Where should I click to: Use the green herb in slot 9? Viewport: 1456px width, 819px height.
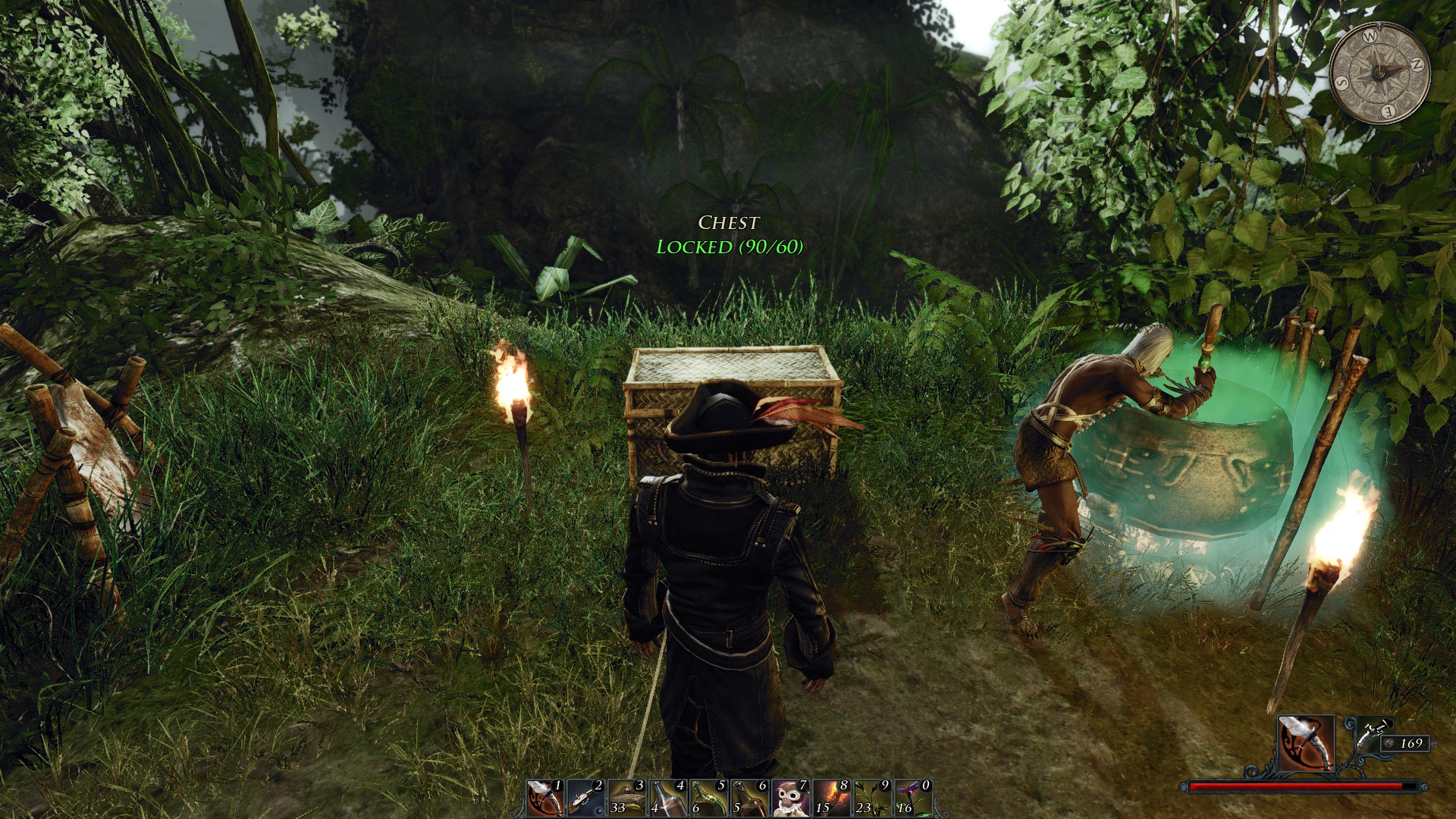pos(872,799)
